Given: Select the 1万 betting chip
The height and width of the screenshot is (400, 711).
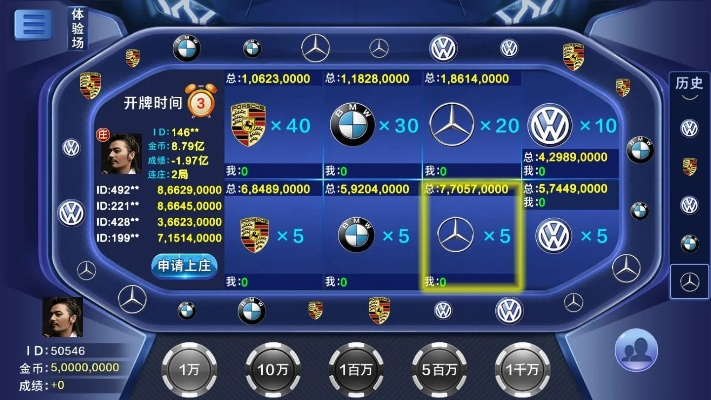Looking at the screenshot, I should tap(189, 366).
